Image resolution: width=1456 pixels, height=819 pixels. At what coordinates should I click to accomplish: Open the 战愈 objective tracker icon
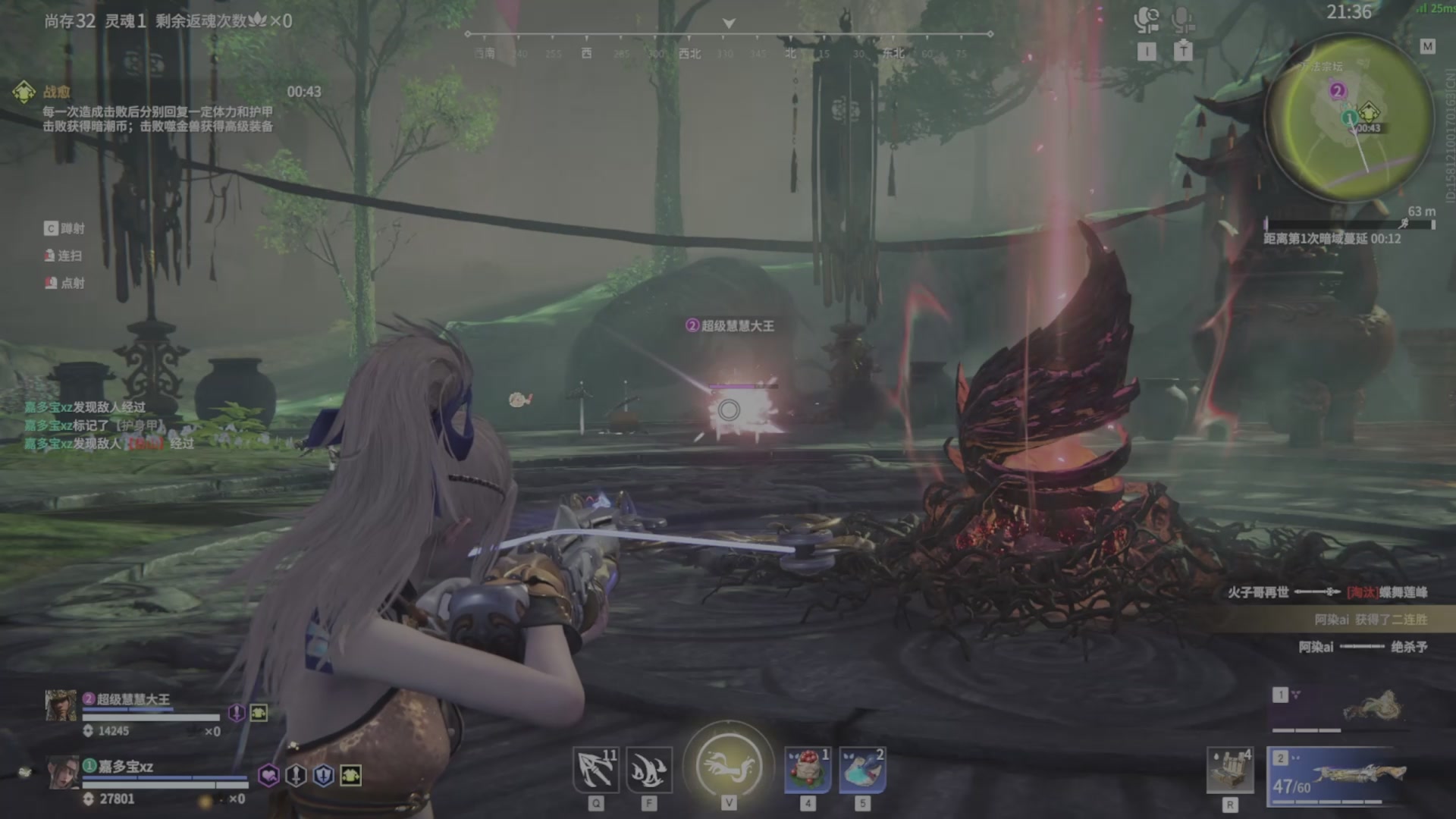pos(24,92)
